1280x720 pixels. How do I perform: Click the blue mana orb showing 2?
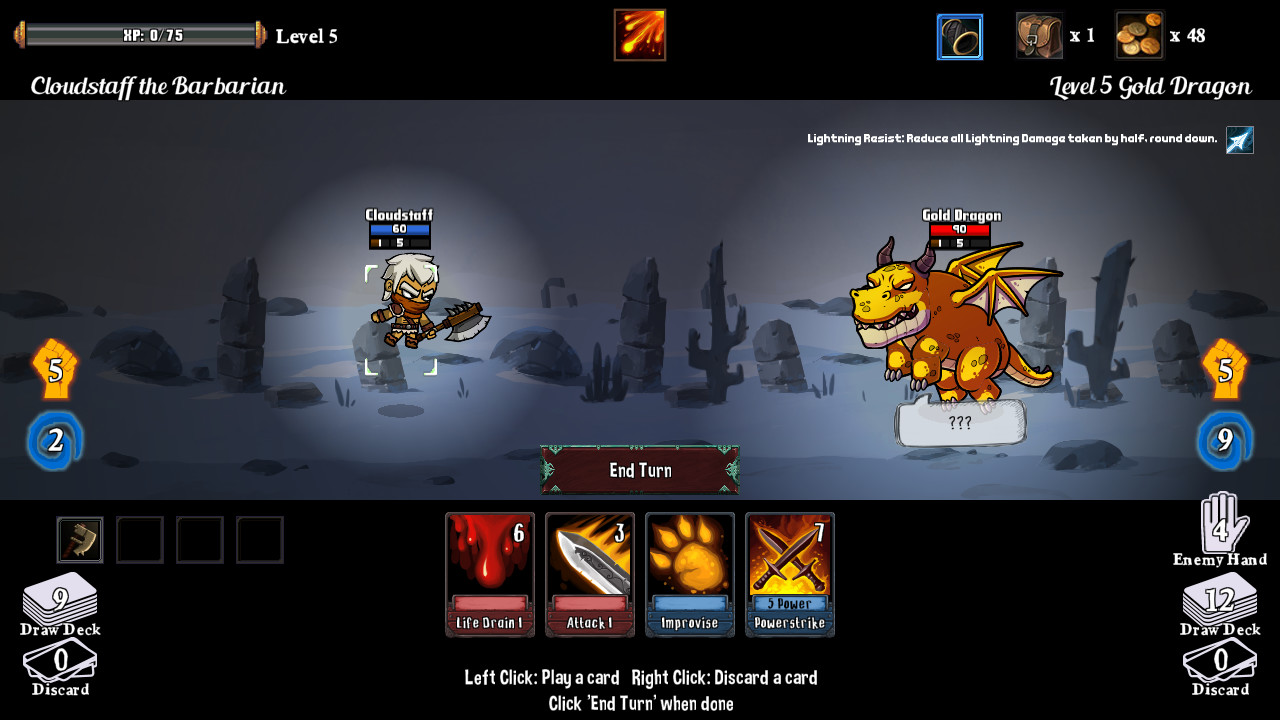(x=57, y=437)
